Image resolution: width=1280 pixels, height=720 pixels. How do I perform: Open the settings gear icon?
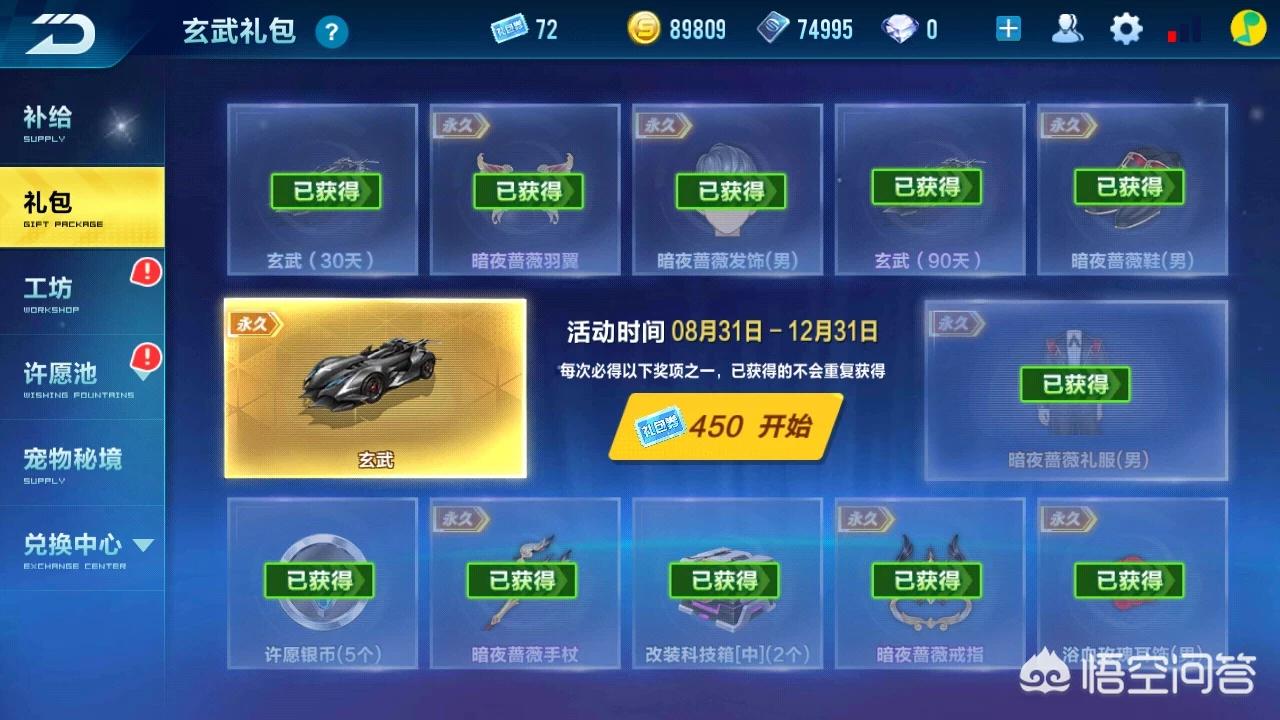coord(1126,28)
